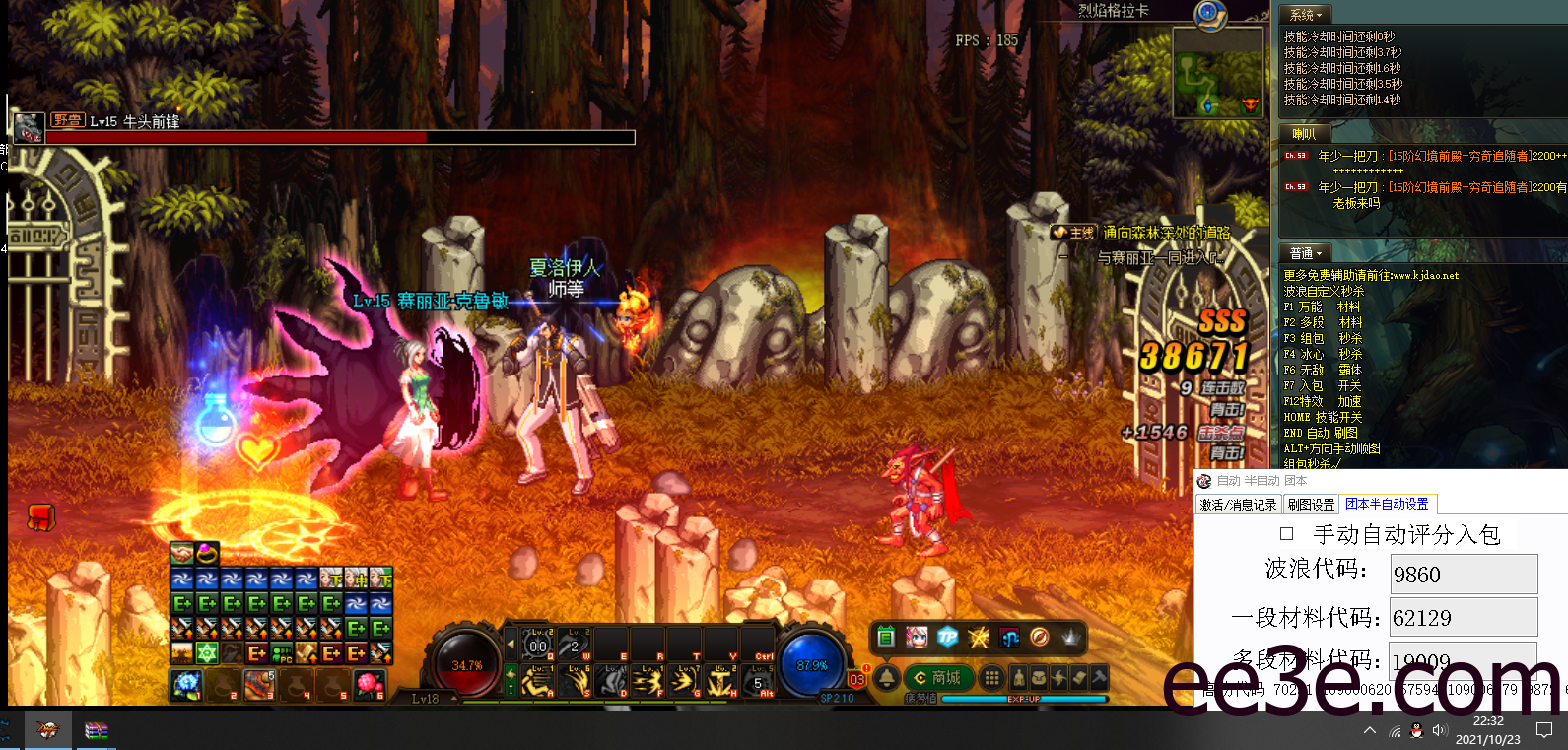Select the green hexagram buff icon
This screenshot has width=1568, height=750.
pyautogui.click(x=207, y=653)
